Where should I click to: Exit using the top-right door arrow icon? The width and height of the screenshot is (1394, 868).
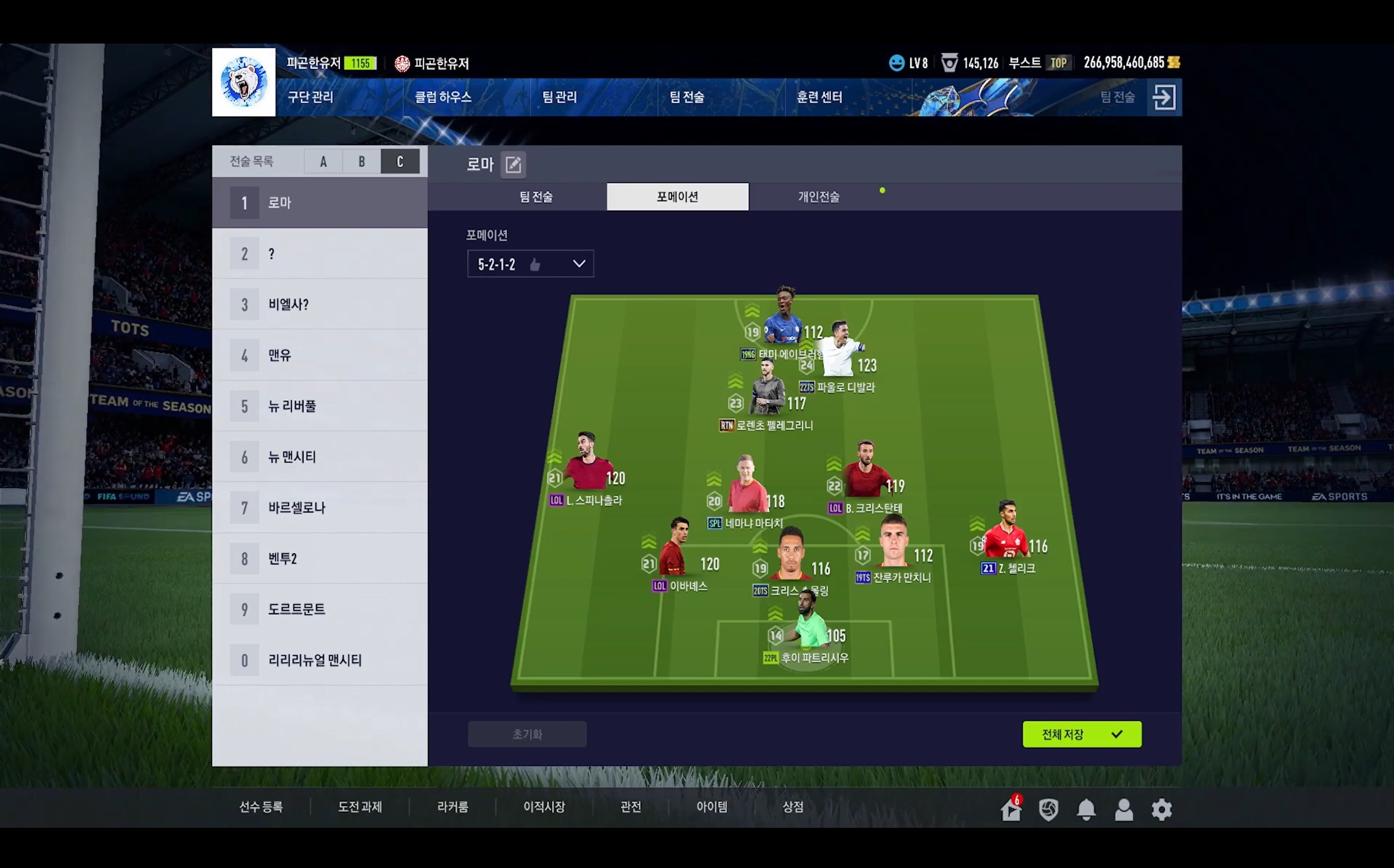(x=1164, y=97)
